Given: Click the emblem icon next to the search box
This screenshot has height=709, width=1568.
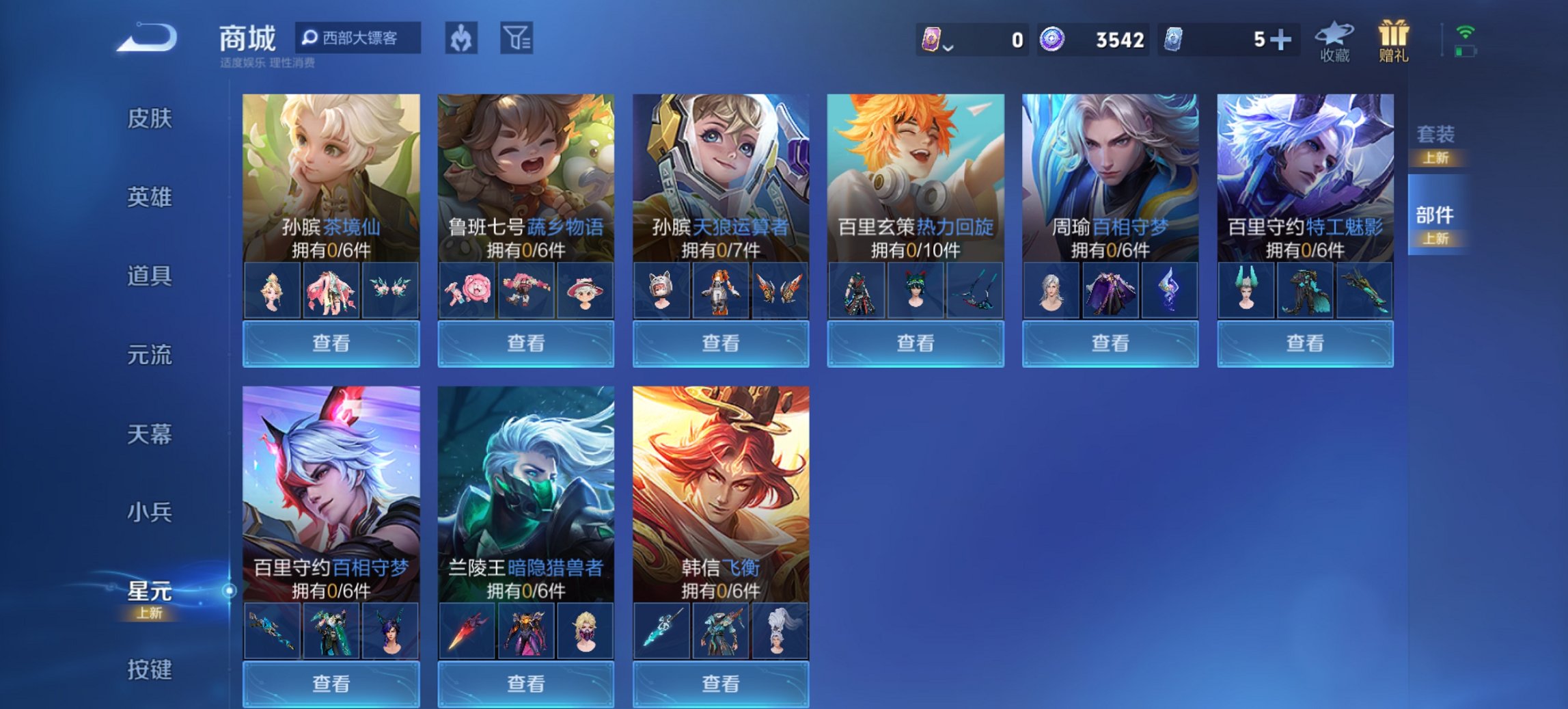Looking at the screenshot, I should pos(460,38).
